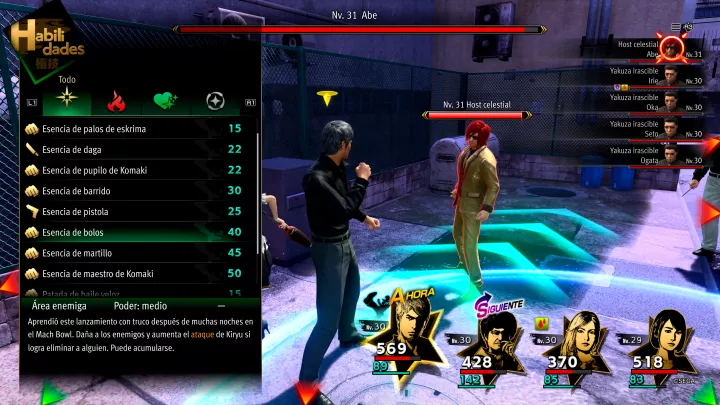720x405 pixels.
Task: Open the red flame skills tab
Action: 115,101
